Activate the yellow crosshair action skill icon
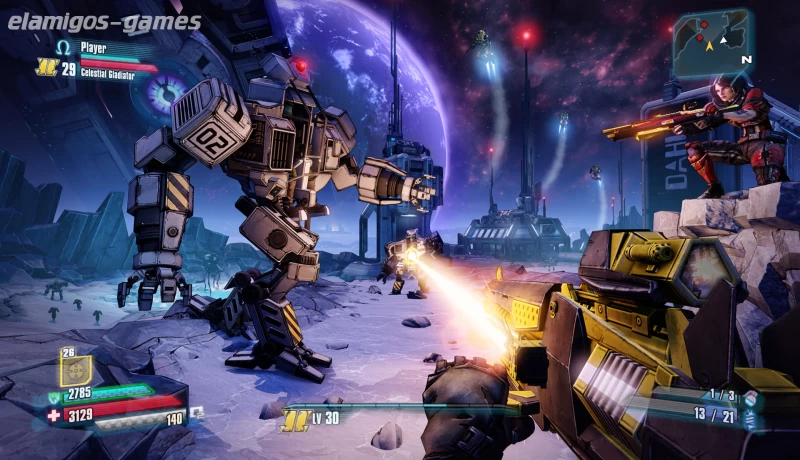 tap(75, 371)
